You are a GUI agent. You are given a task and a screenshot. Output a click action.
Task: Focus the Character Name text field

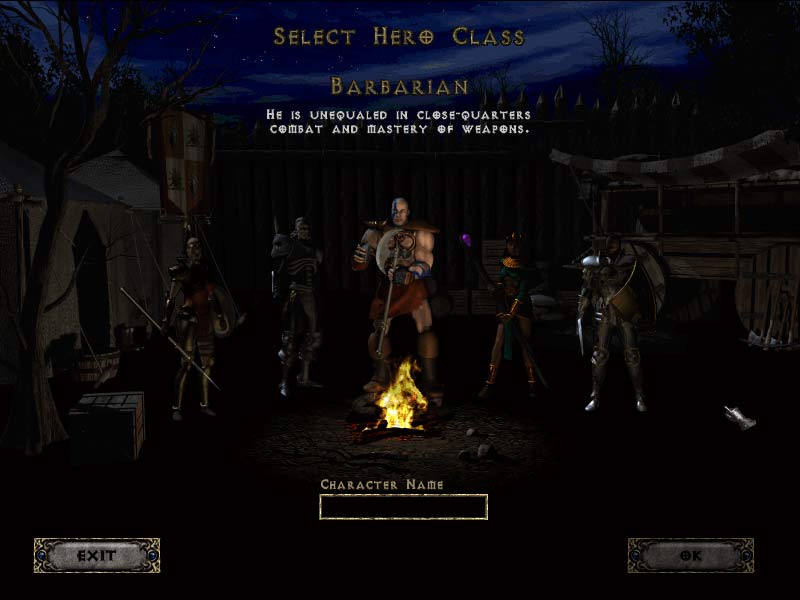pyautogui.click(x=403, y=507)
